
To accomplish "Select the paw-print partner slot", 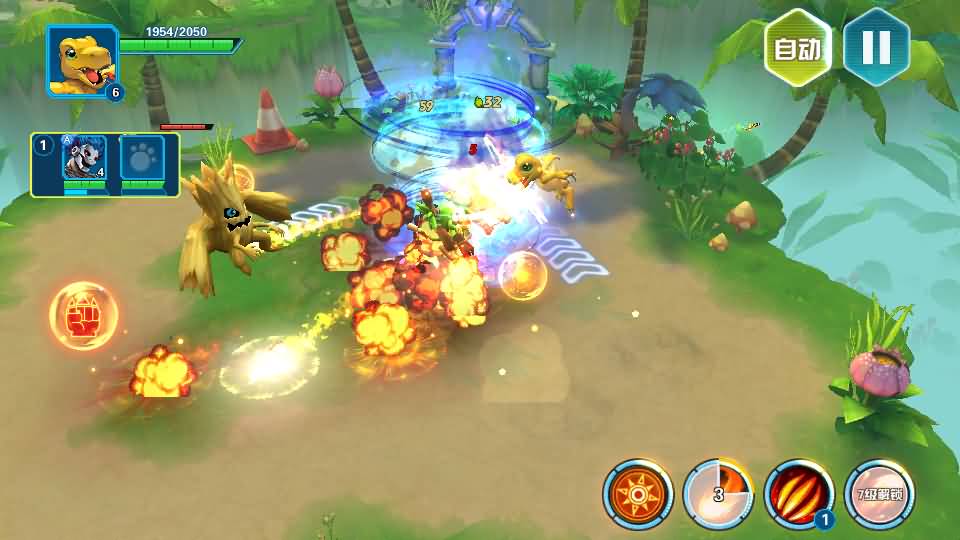I will tap(142, 158).
